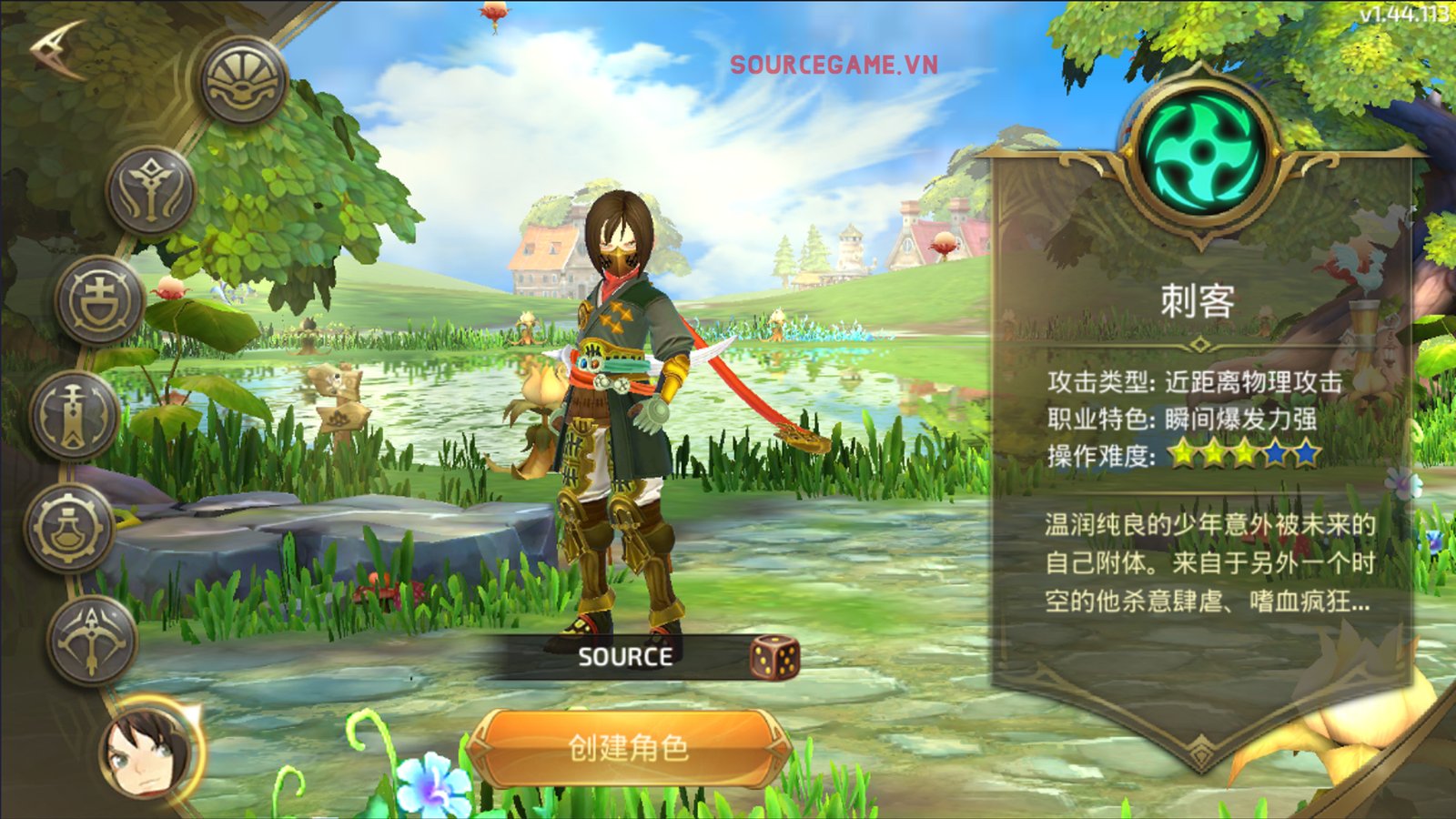Create the character with the orange button
The width and height of the screenshot is (1456, 819).
(628, 748)
